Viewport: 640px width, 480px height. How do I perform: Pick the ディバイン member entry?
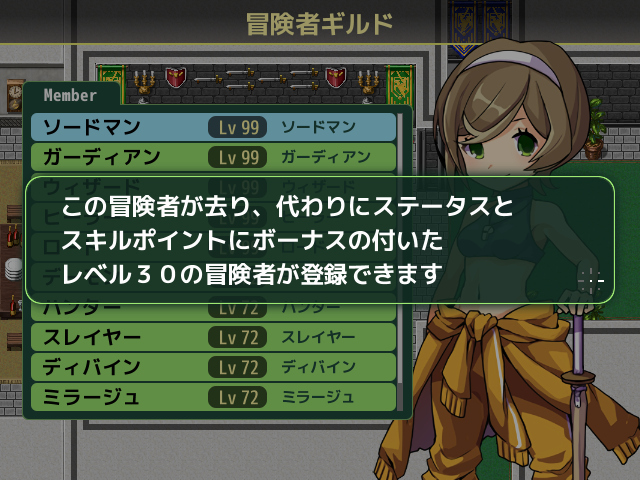(214, 367)
